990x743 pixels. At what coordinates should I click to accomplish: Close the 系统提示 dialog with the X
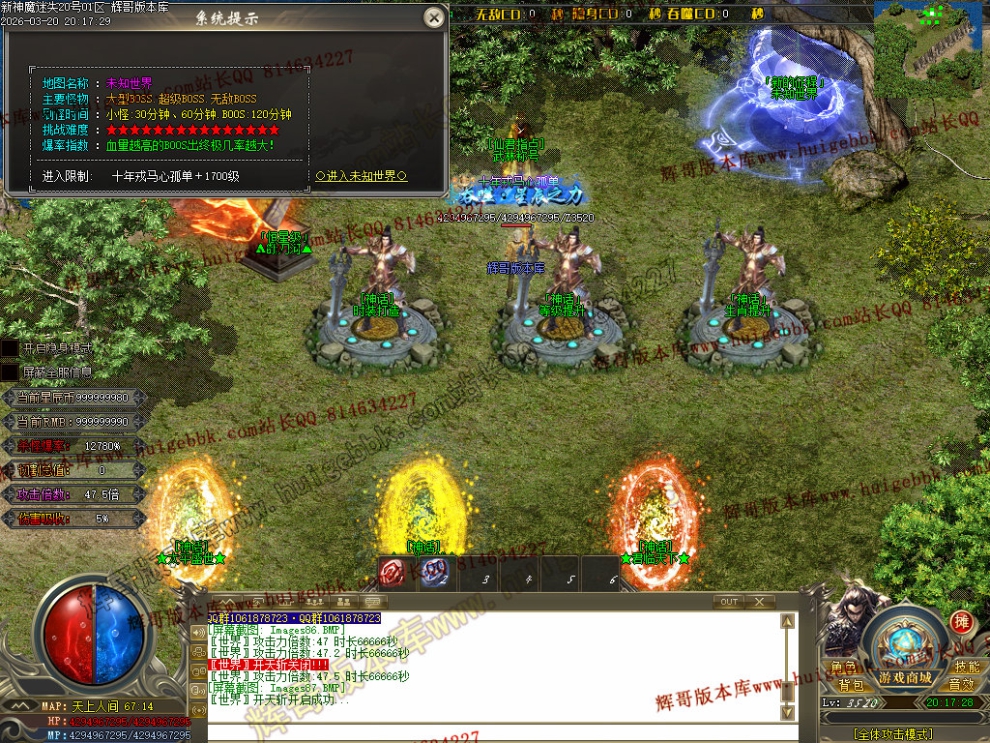pos(433,17)
